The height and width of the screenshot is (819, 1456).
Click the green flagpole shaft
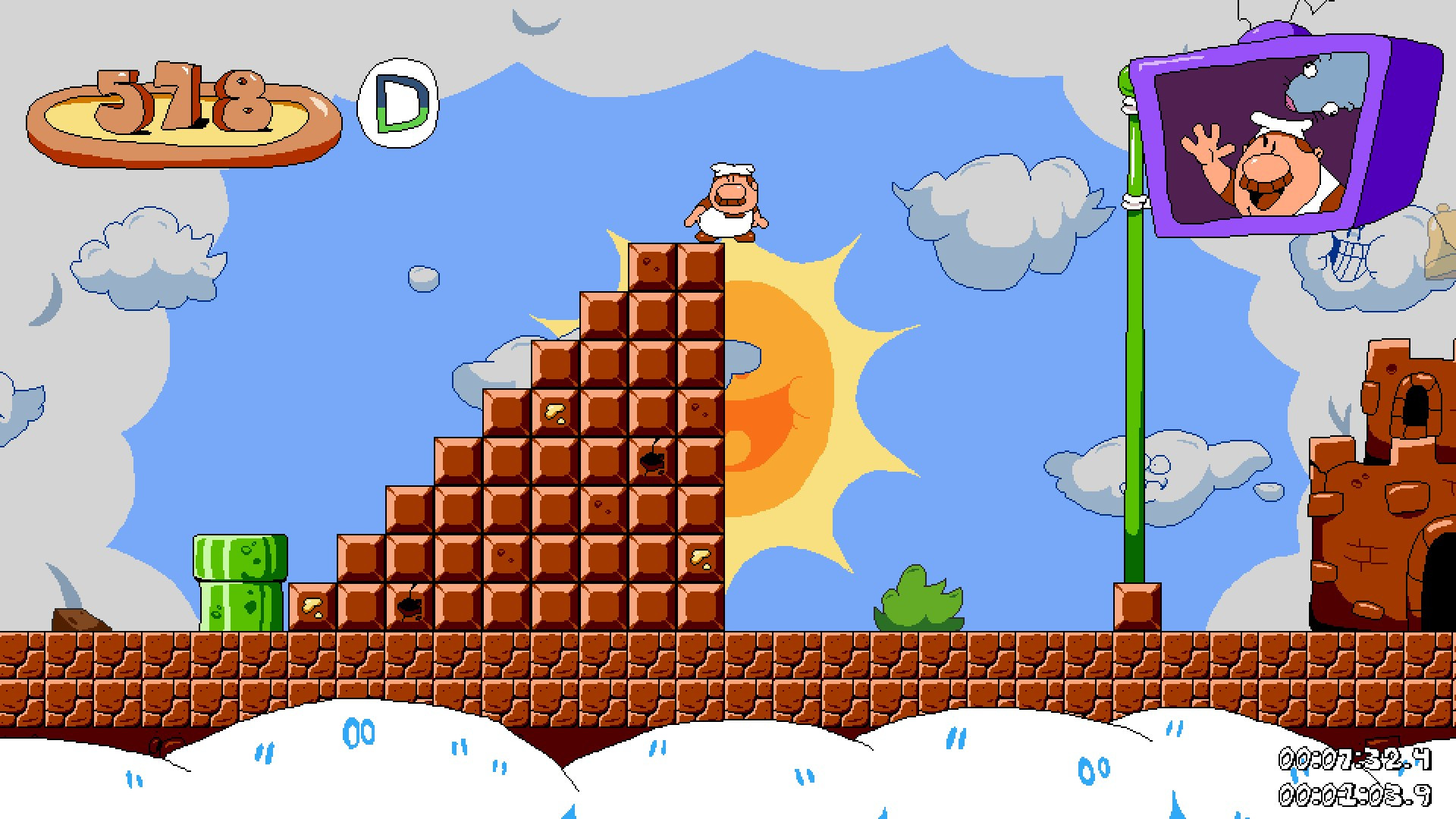(1134, 379)
